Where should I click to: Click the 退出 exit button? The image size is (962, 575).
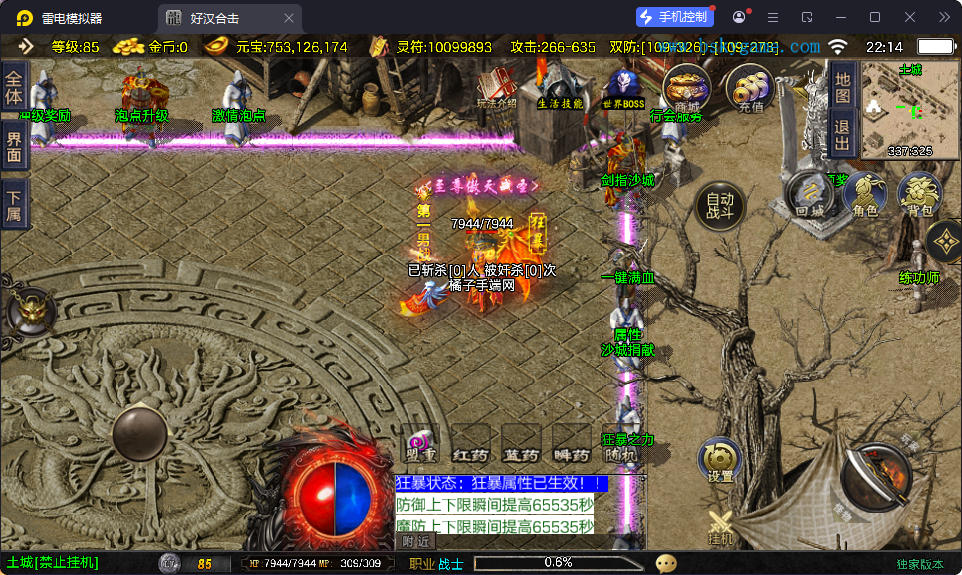pos(842,134)
